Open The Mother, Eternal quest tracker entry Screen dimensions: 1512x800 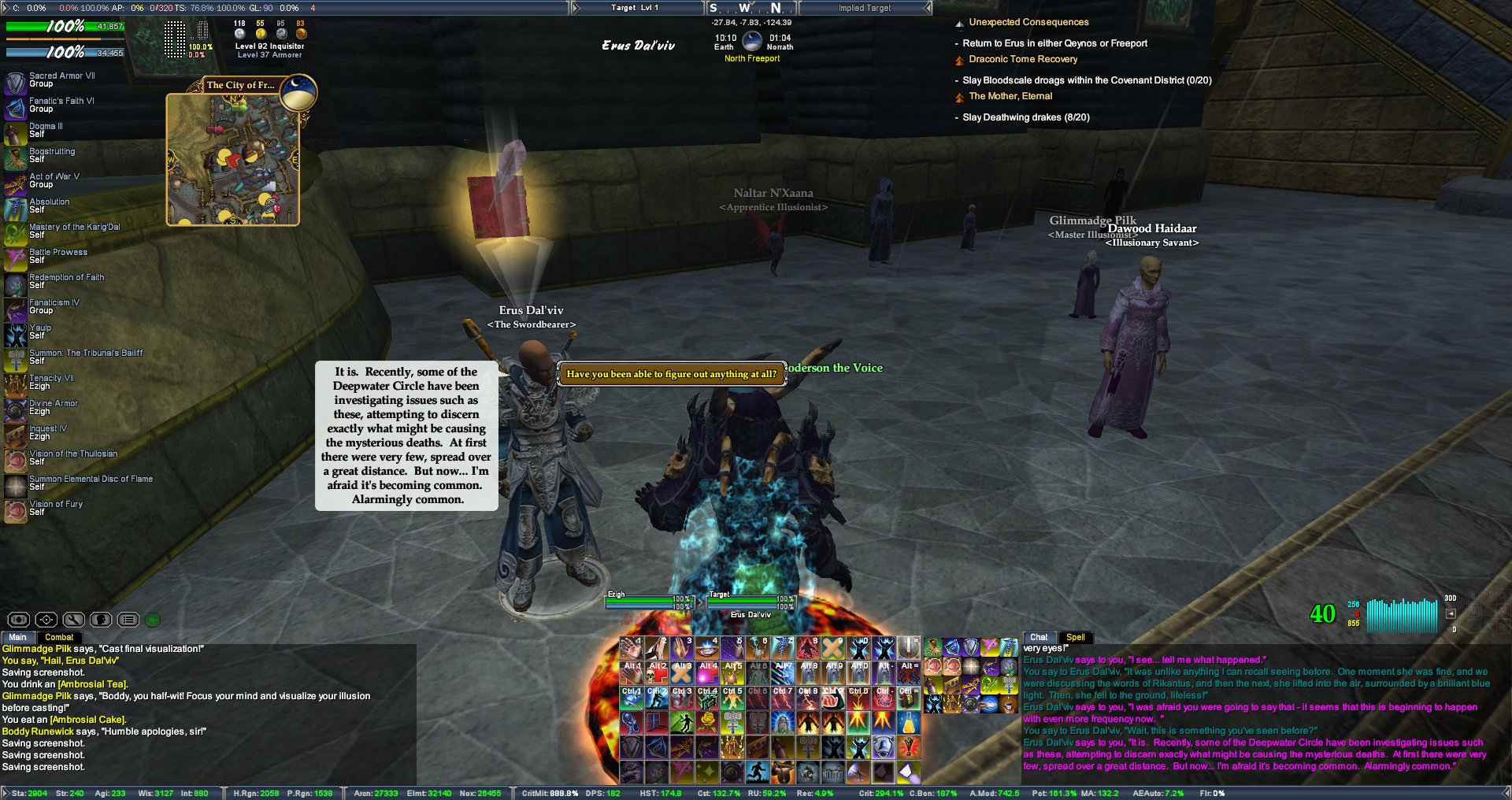(x=1010, y=96)
